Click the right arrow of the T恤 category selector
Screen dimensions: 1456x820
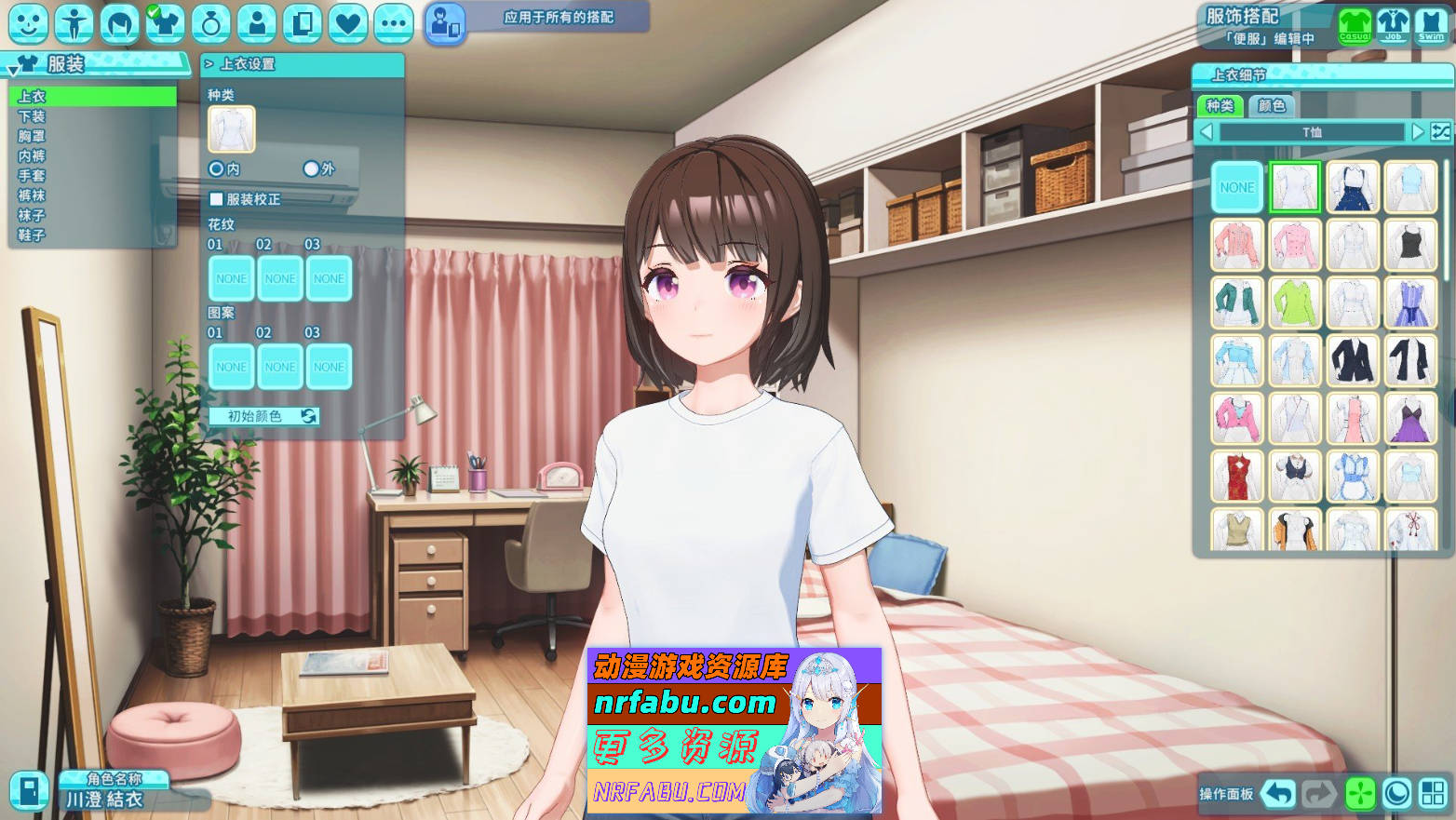pyautogui.click(x=1417, y=132)
